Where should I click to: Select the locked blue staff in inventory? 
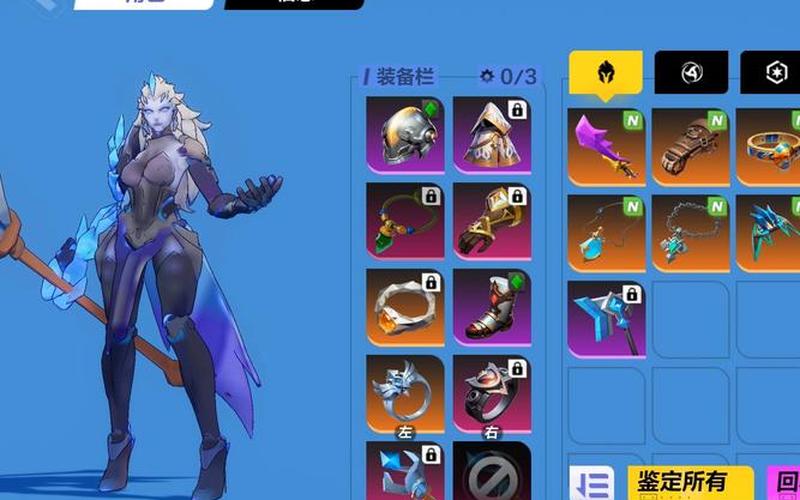point(607,318)
